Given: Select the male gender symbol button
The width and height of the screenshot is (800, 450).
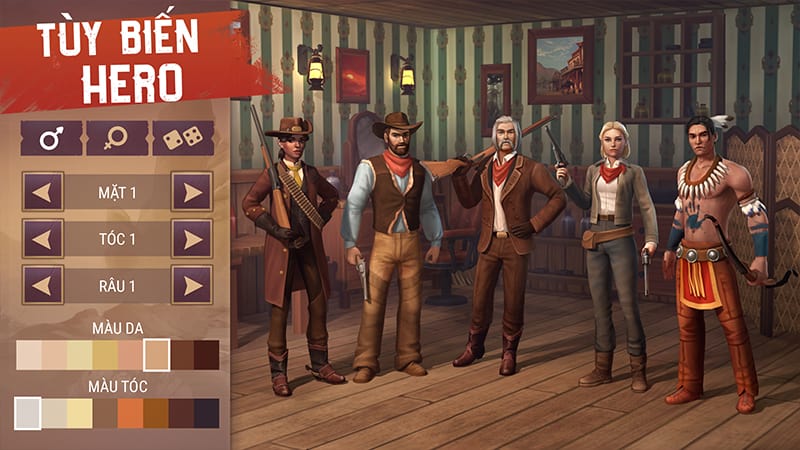Looking at the screenshot, I should 51,138.
